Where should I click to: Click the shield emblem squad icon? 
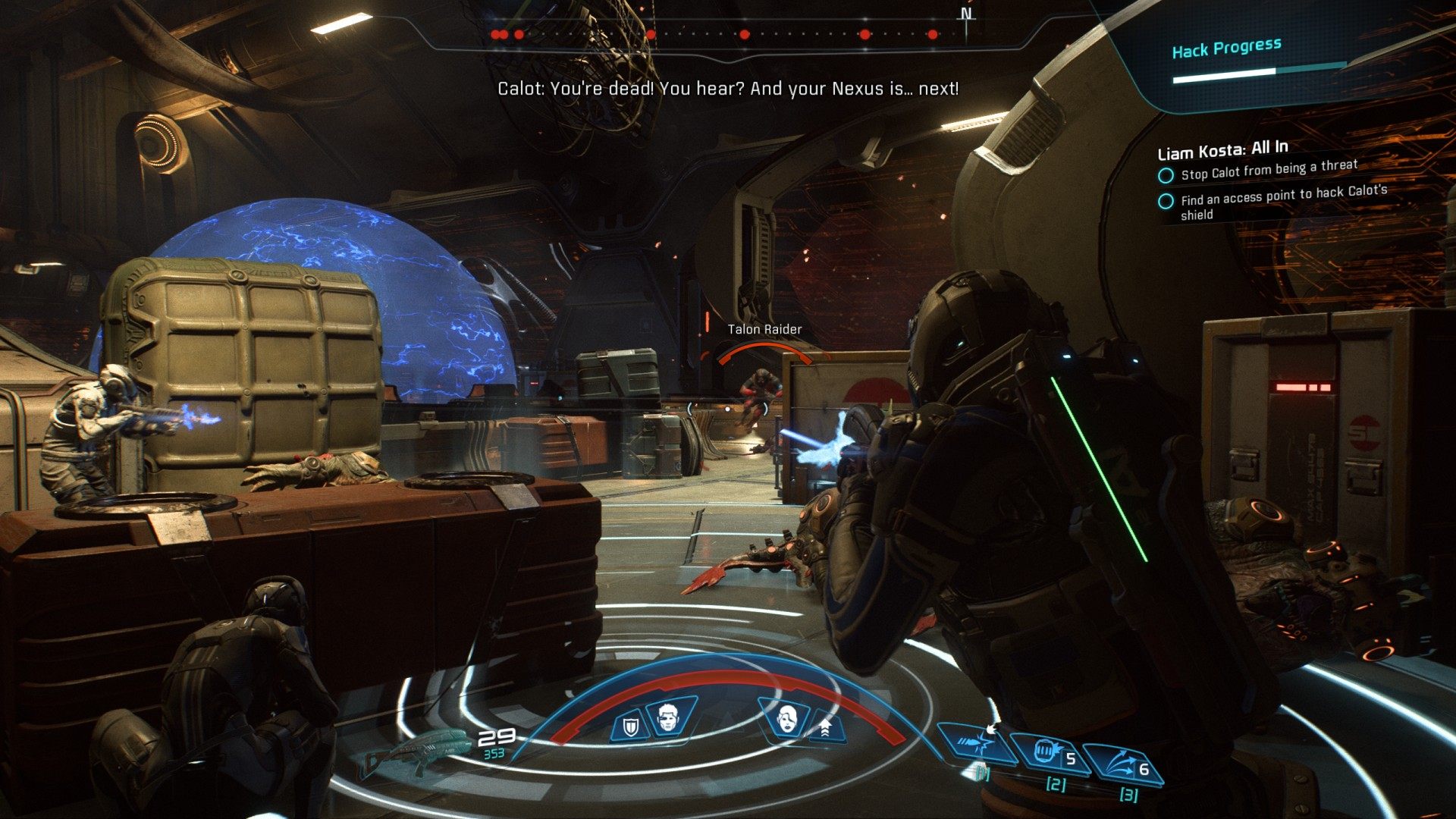pyautogui.click(x=630, y=727)
